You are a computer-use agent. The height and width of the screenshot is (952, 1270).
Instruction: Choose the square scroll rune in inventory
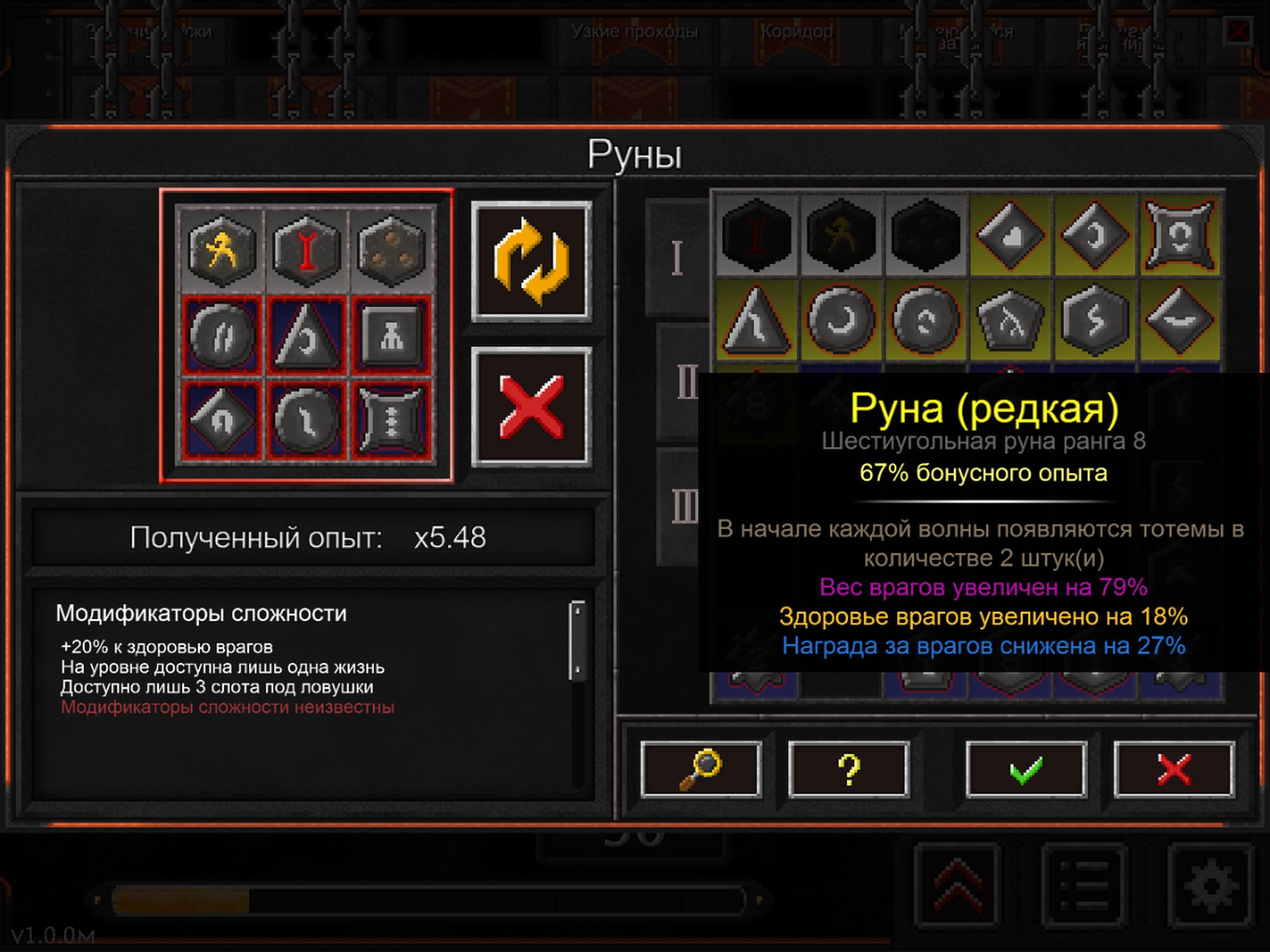pyautogui.click(x=1180, y=235)
